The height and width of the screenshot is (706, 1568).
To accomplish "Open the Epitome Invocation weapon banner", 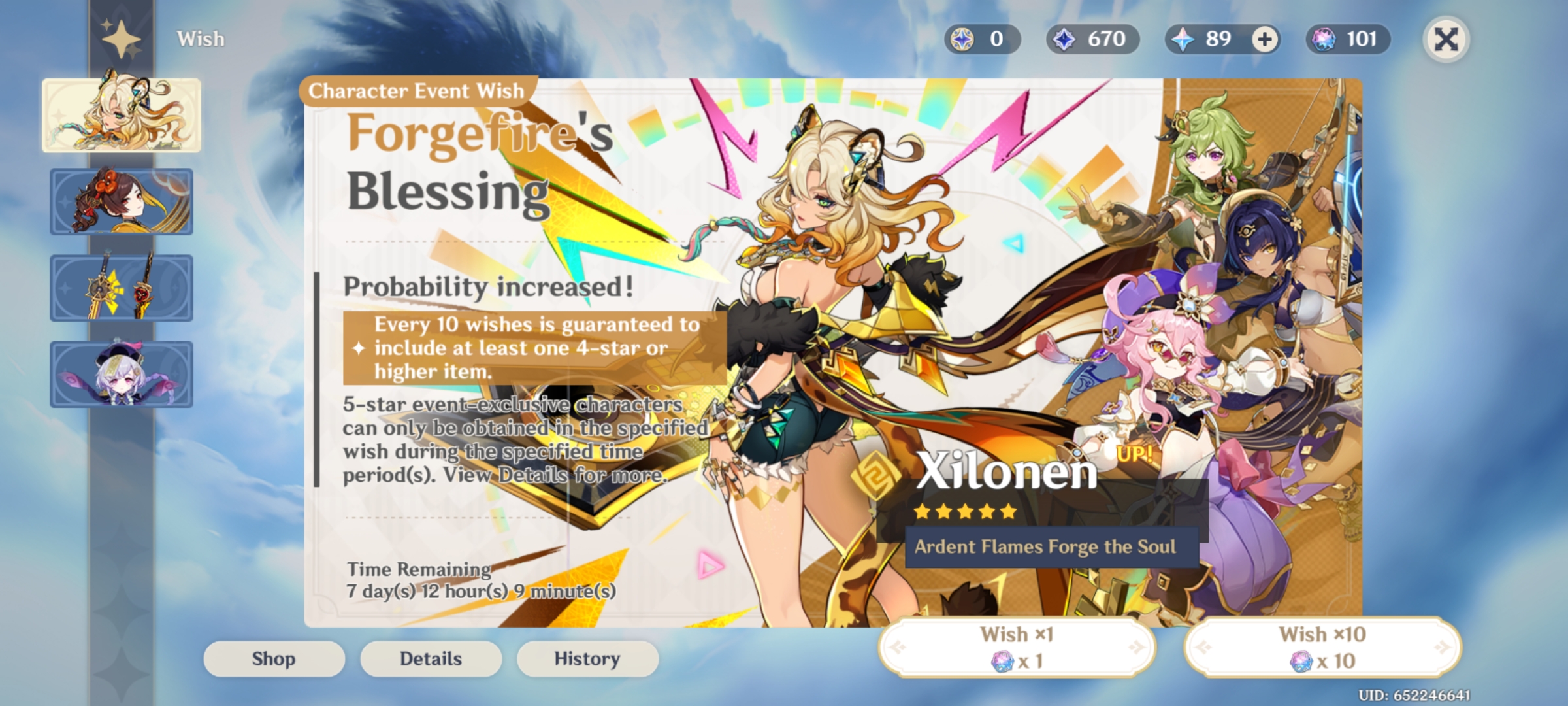I will coord(122,288).
